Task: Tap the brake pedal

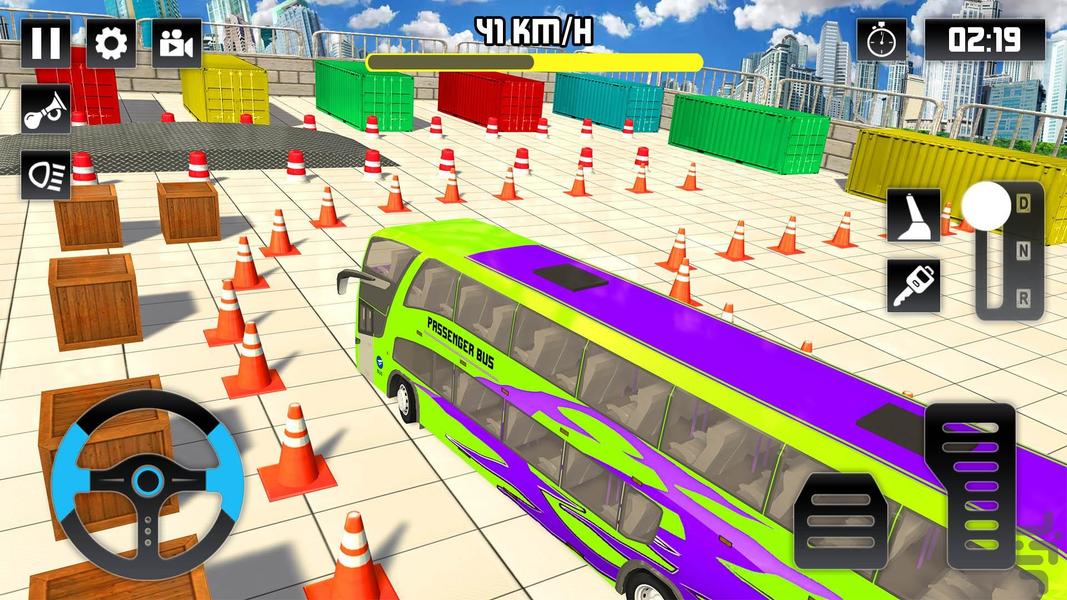Action: (840, 521)
